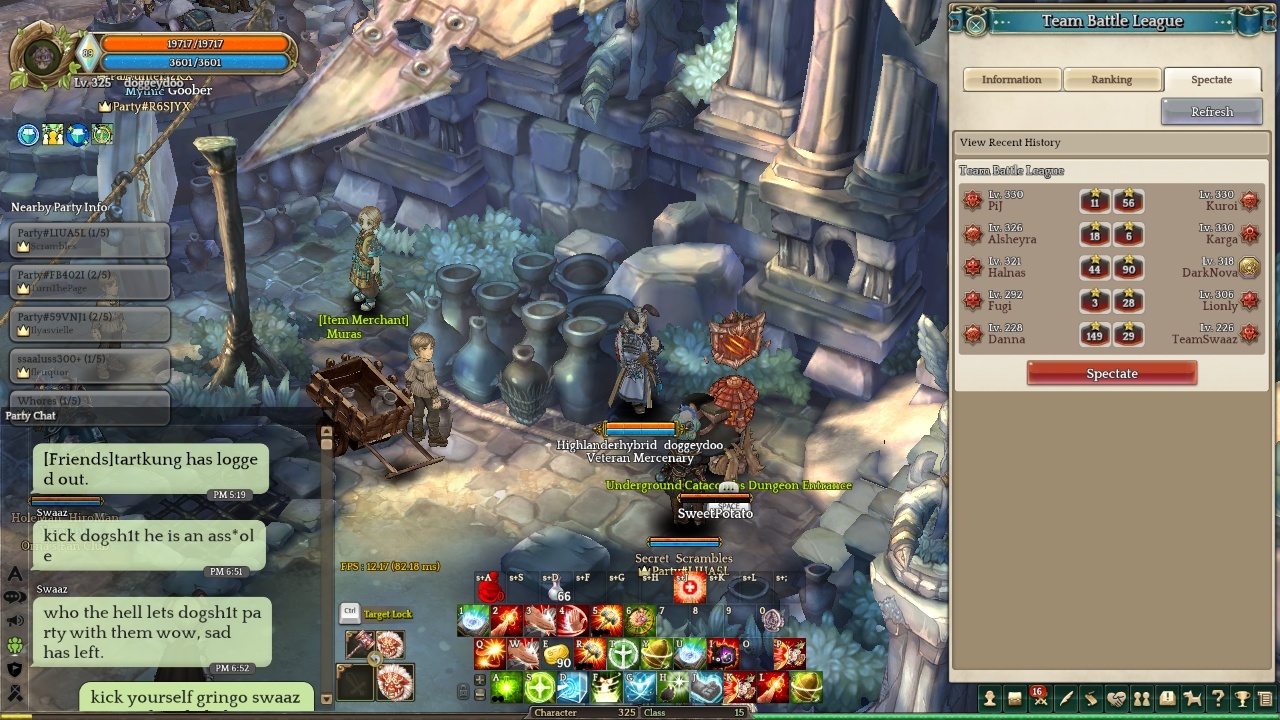Open the help question mark menu
The height and width of the screenshot is (720, 1280).
click(x=1217, y=699)
